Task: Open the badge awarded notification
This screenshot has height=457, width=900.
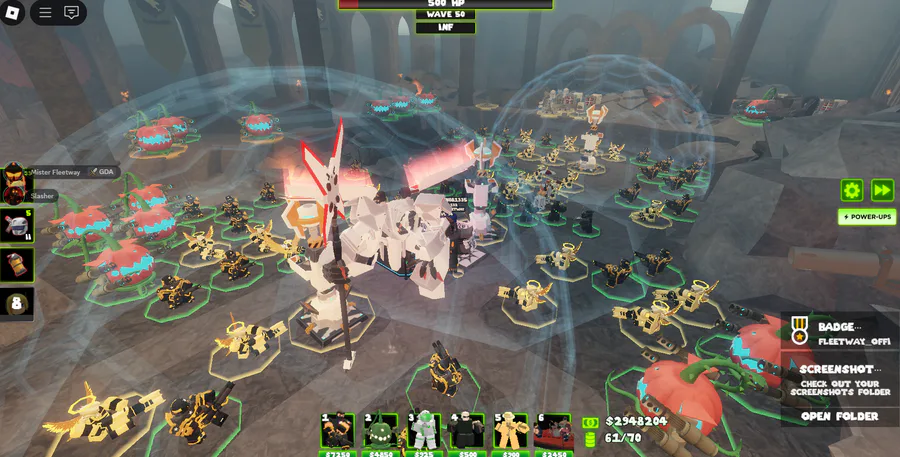Action: (x=838, y=333)
